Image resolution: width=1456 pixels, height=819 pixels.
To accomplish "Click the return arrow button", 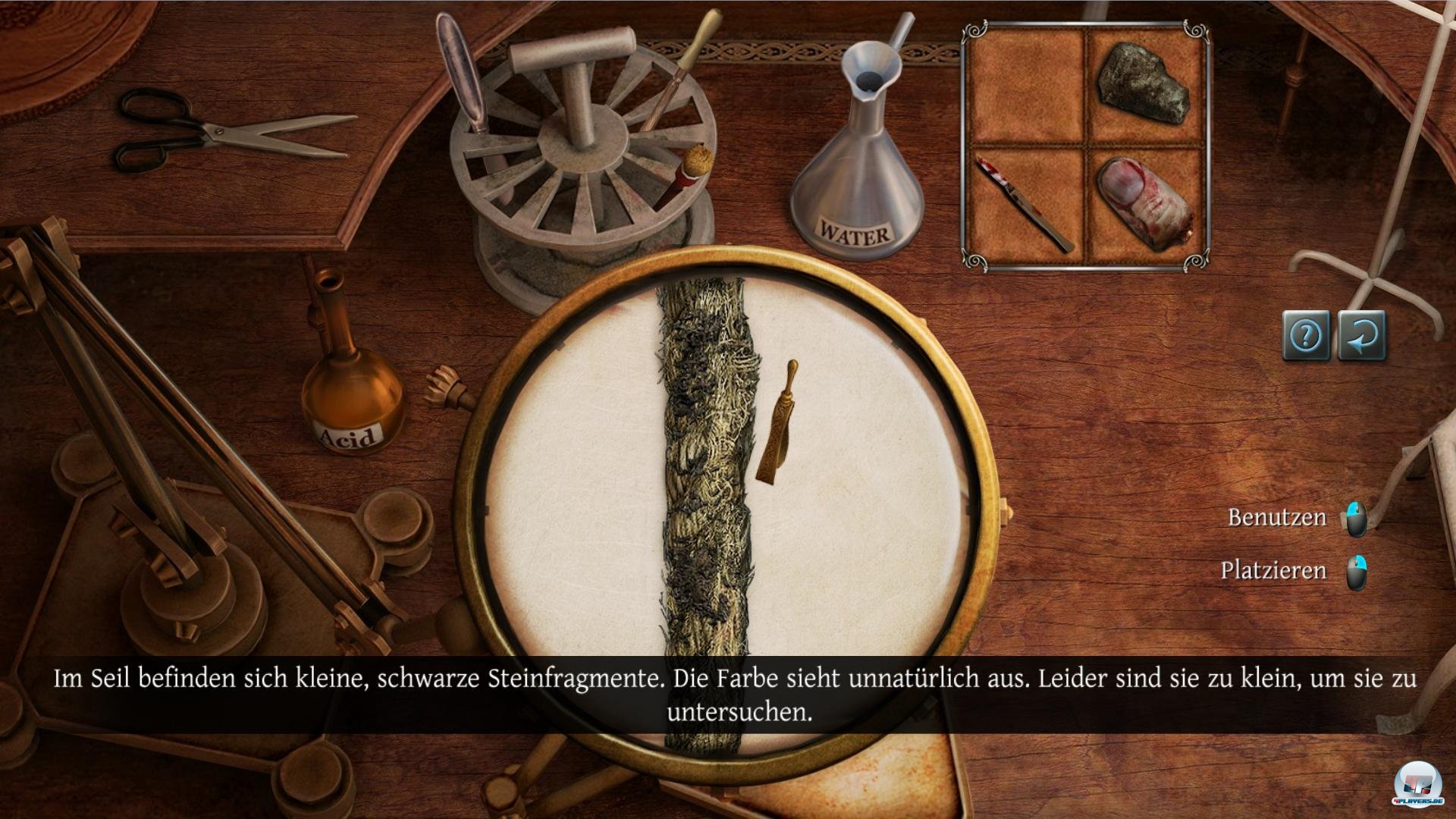I will pos(1362,334).
